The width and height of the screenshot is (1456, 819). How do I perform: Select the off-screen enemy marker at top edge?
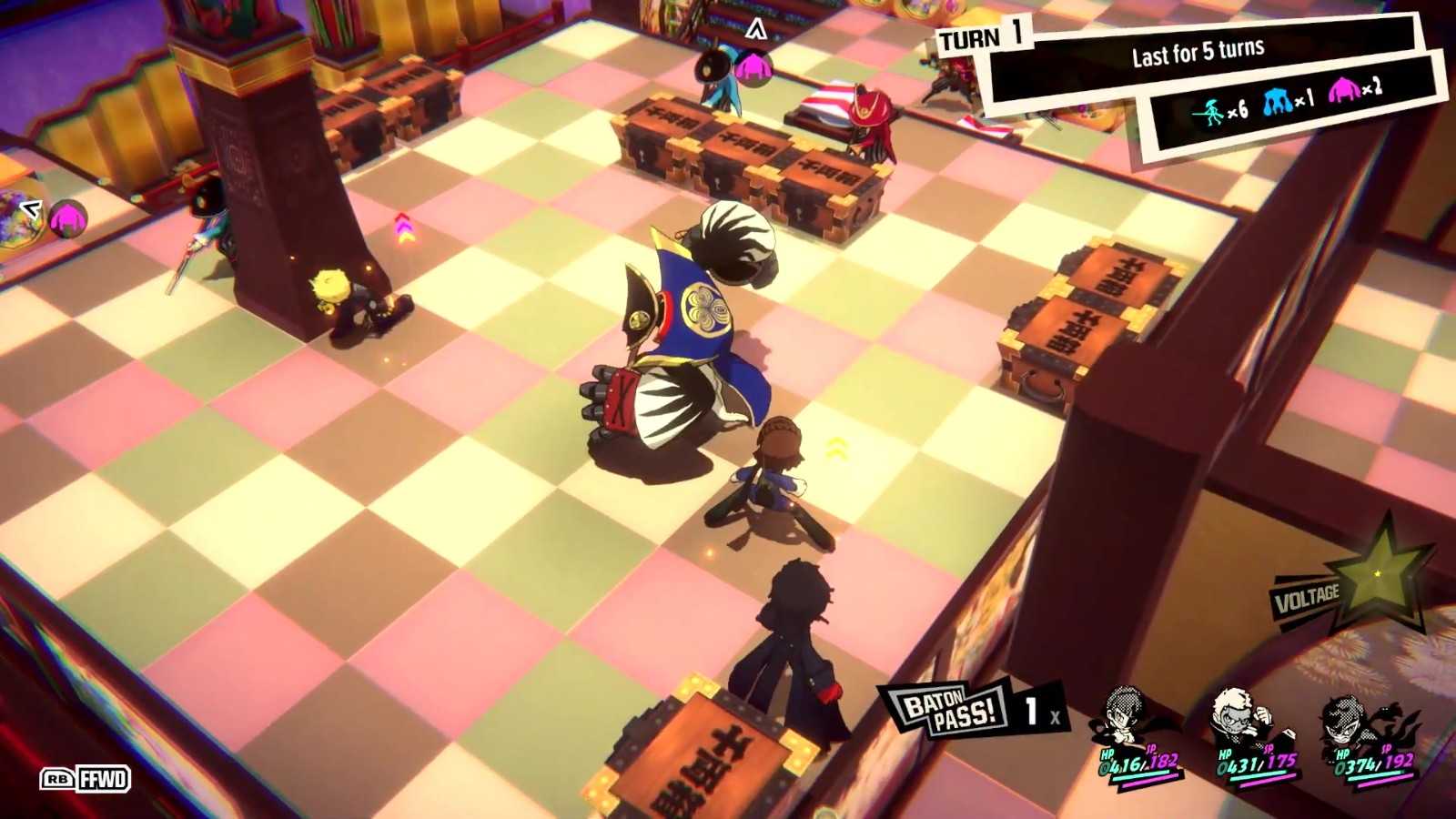tap(753, 64)
